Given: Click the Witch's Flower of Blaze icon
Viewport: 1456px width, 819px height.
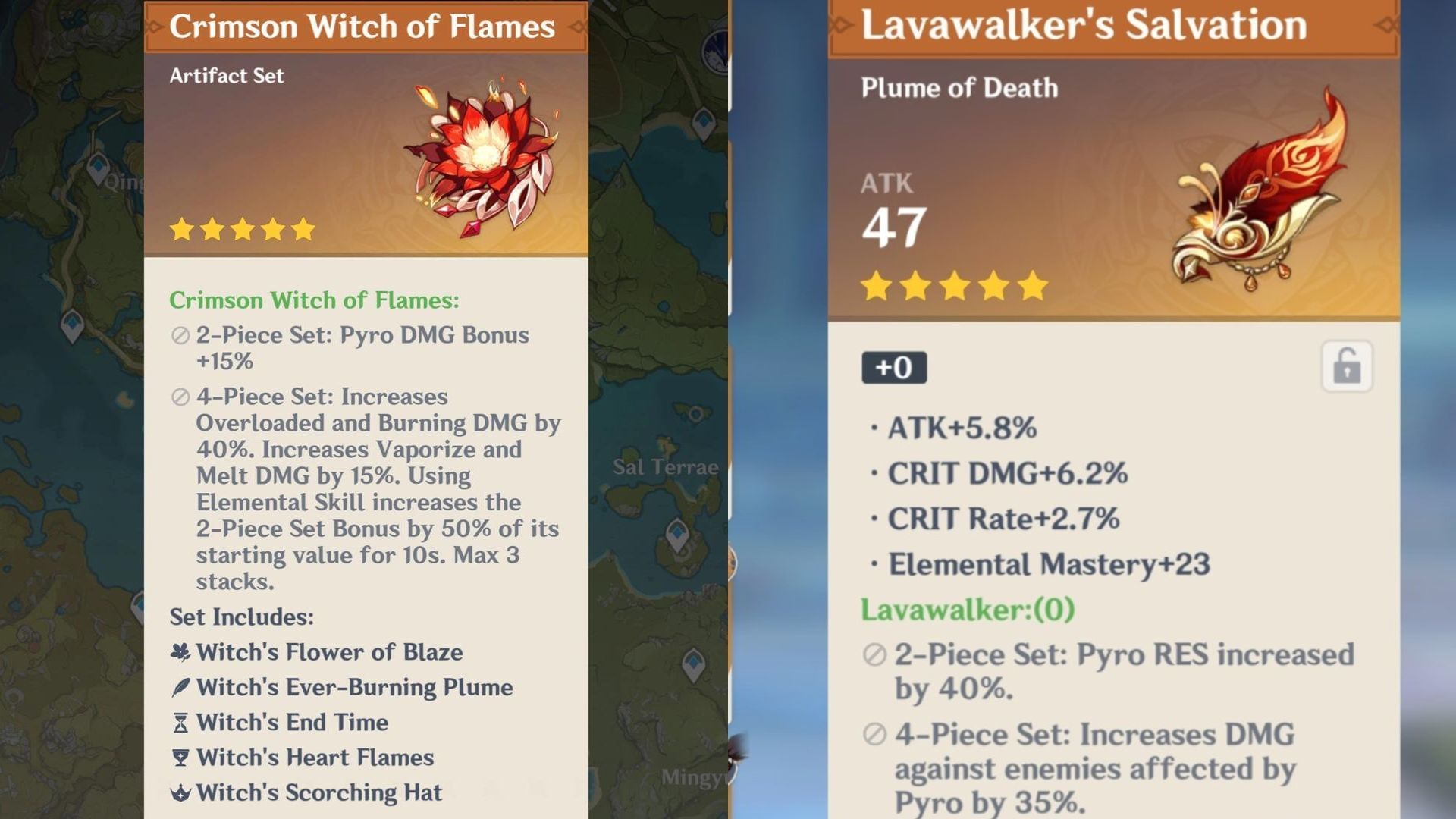Looking at the screenshot, I should [179, 651].
